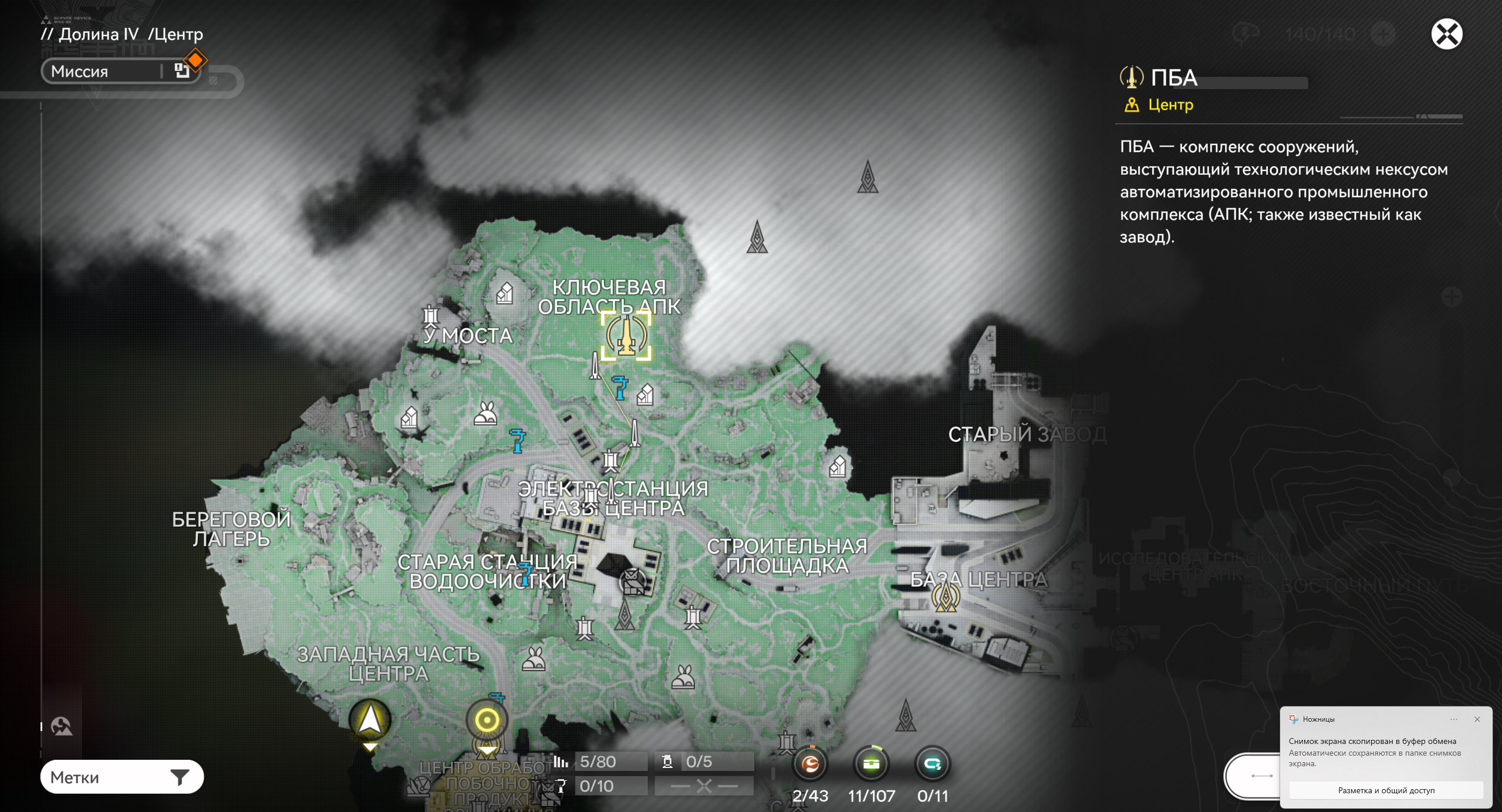Close the map screen with the X button
1502x812 pixels.
[x=1446, y=34]
